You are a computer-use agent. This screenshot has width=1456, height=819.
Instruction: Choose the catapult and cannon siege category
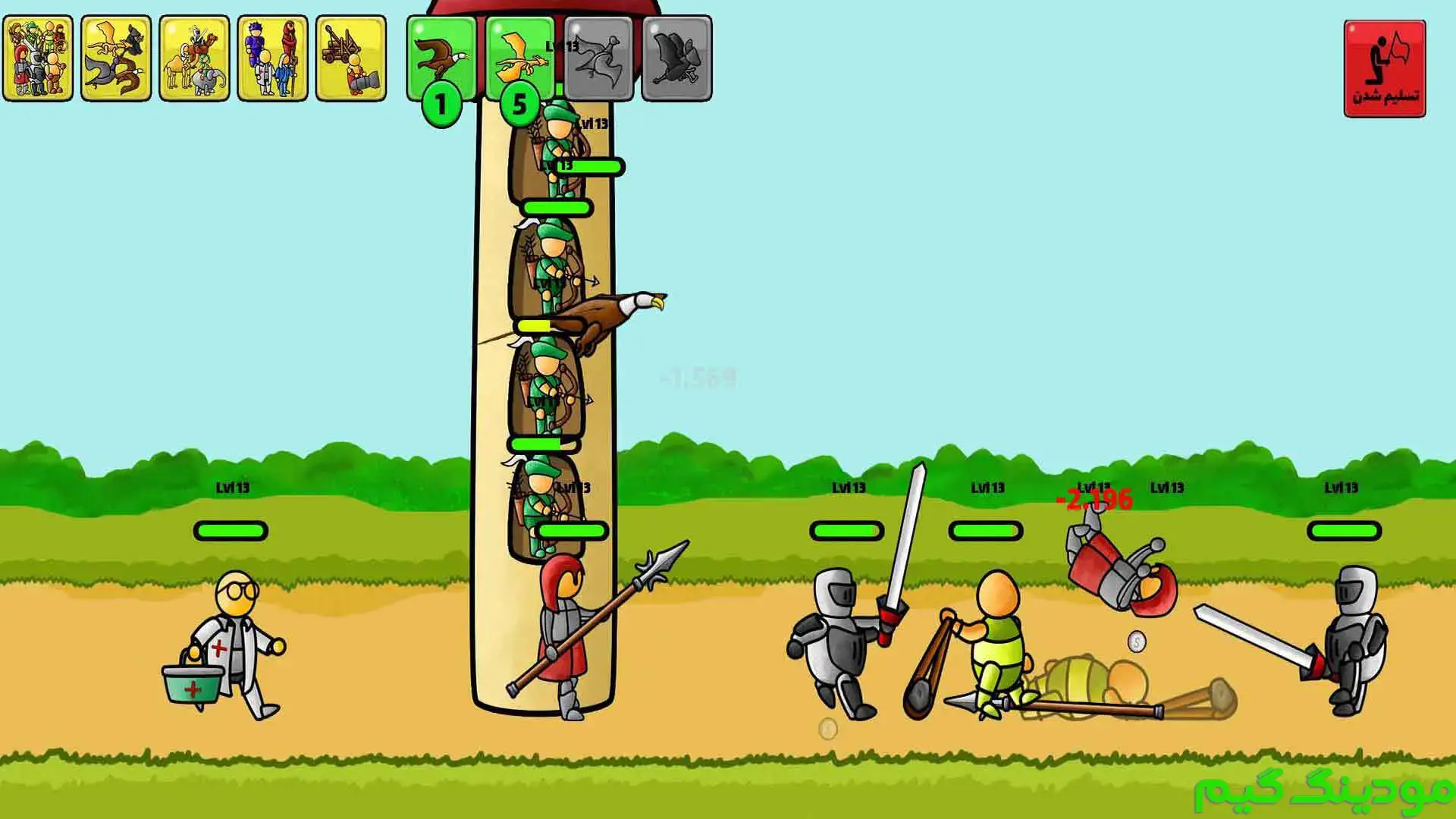[350, 58]
